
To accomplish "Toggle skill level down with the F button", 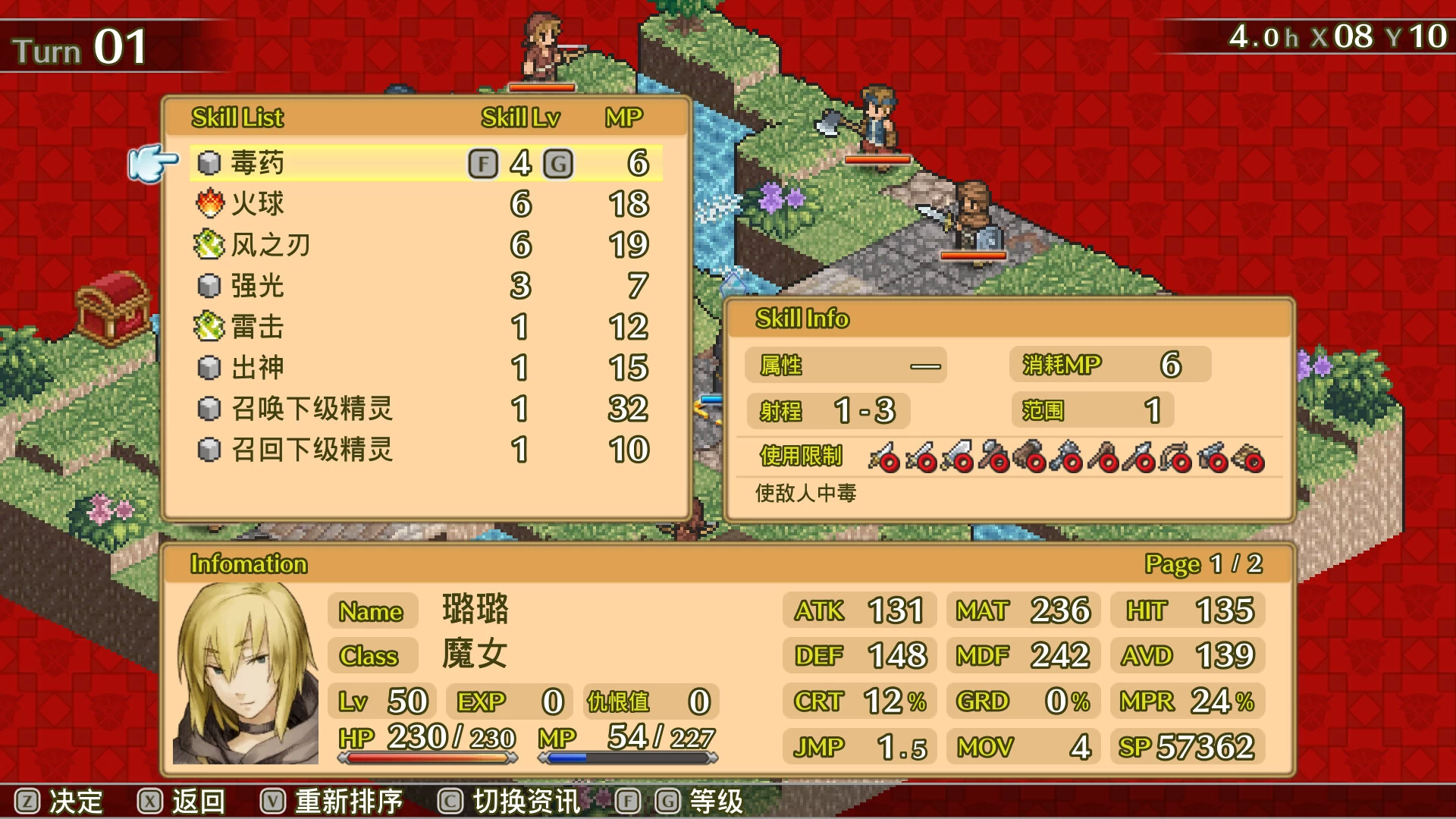I will coord(484,162).
